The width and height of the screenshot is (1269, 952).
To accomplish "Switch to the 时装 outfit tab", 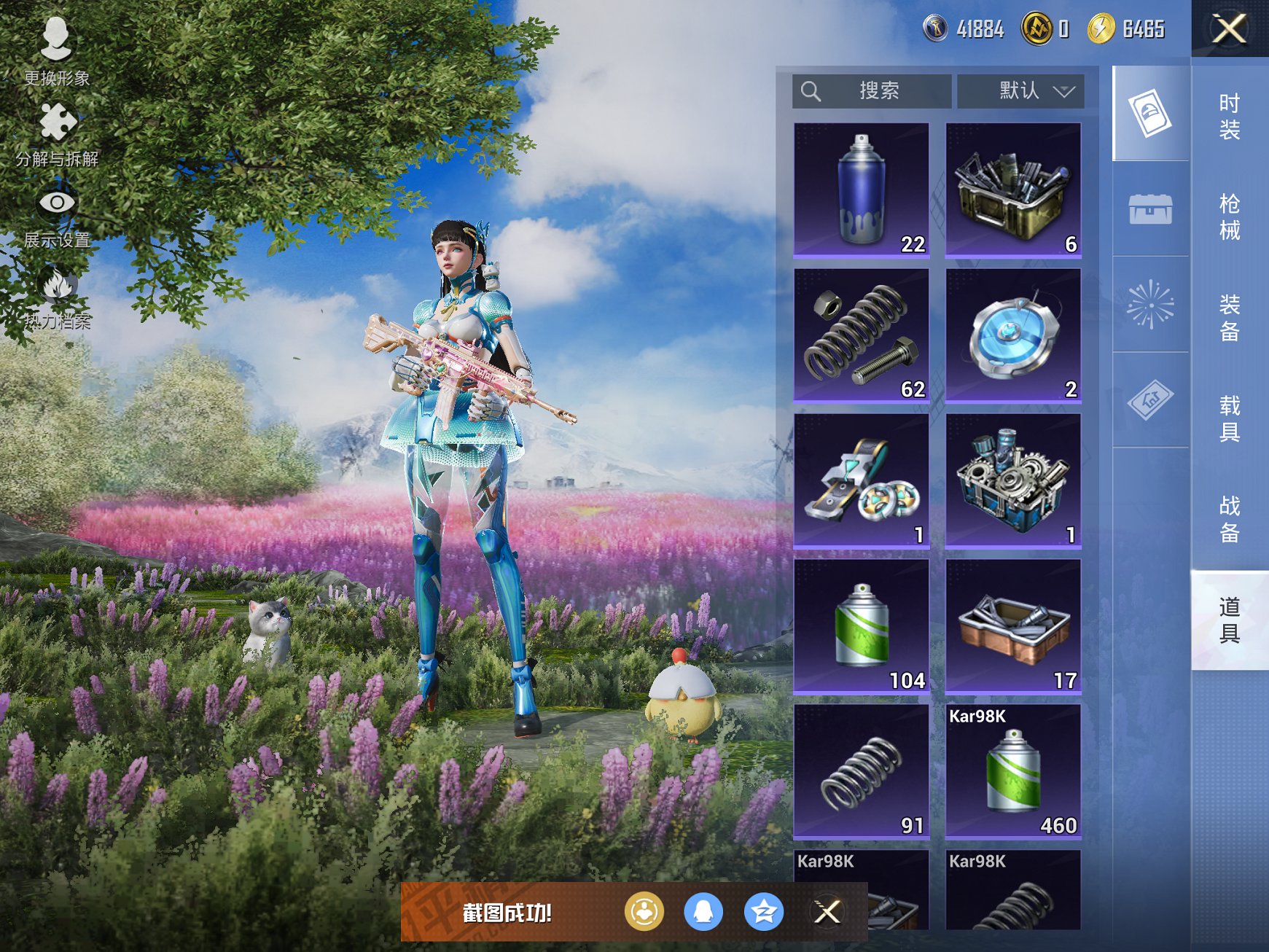I will pos(1230,117).
